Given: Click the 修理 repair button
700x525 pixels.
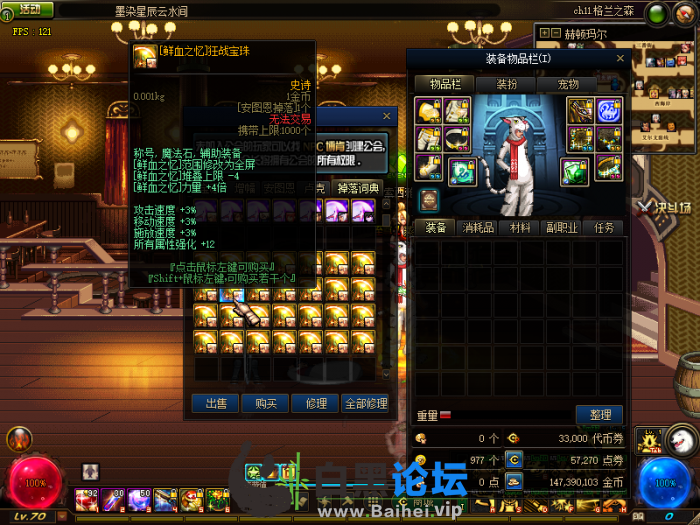Looking at the screenshot, I should [316, 404].
